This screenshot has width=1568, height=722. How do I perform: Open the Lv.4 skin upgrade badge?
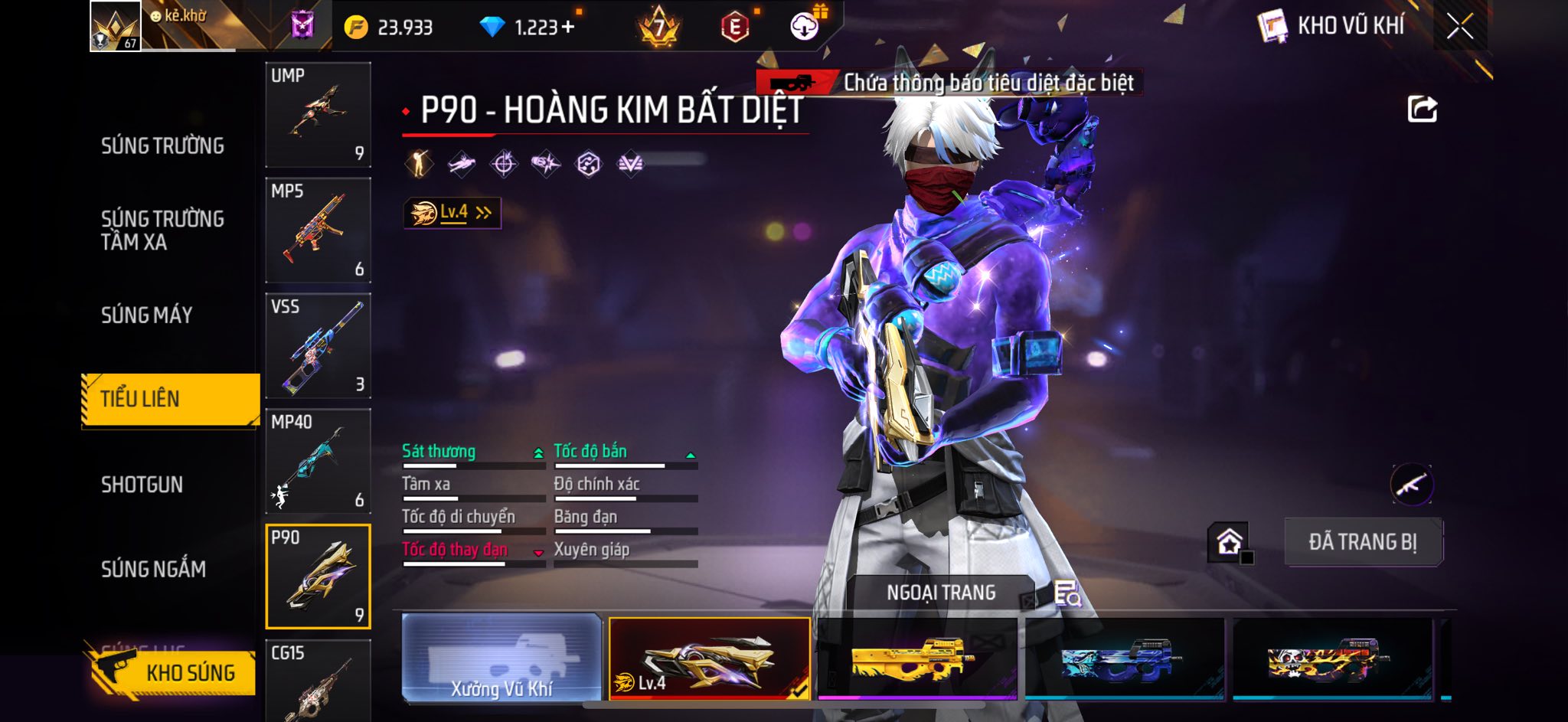point(452,213)
